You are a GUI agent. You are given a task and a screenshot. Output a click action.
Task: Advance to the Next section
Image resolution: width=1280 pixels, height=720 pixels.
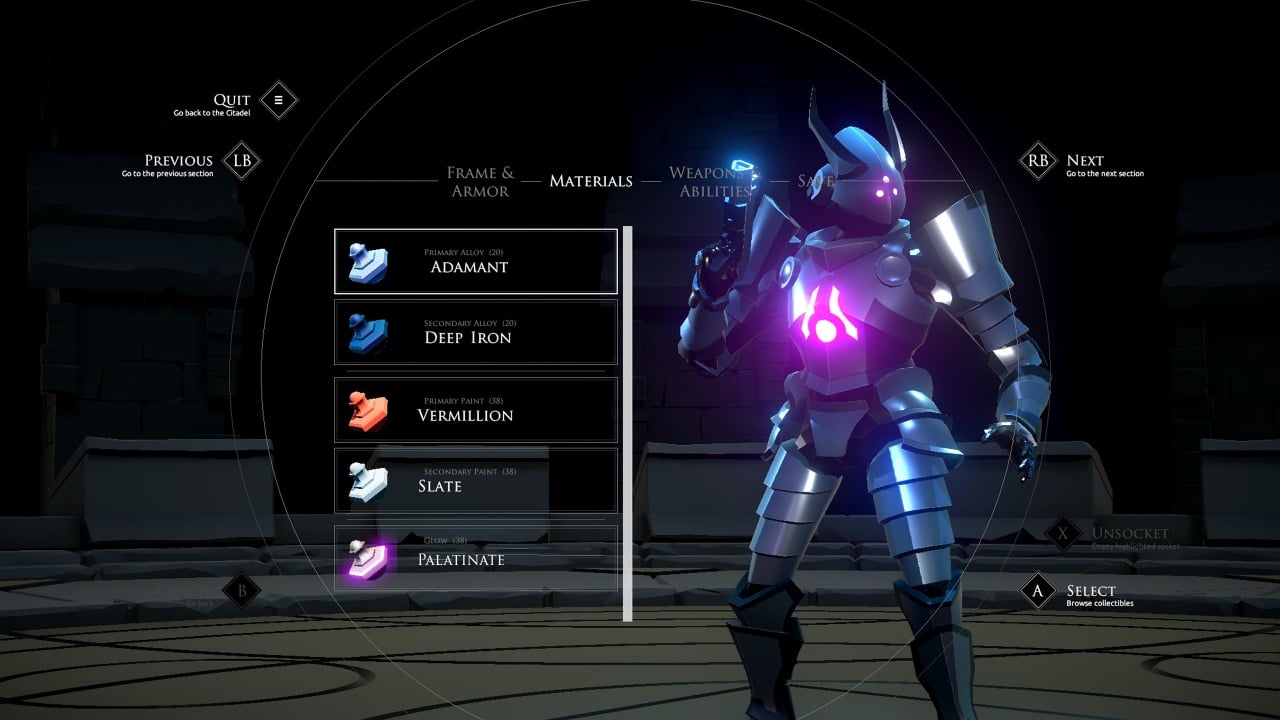pyautogui.click(x=1038, y=160)
